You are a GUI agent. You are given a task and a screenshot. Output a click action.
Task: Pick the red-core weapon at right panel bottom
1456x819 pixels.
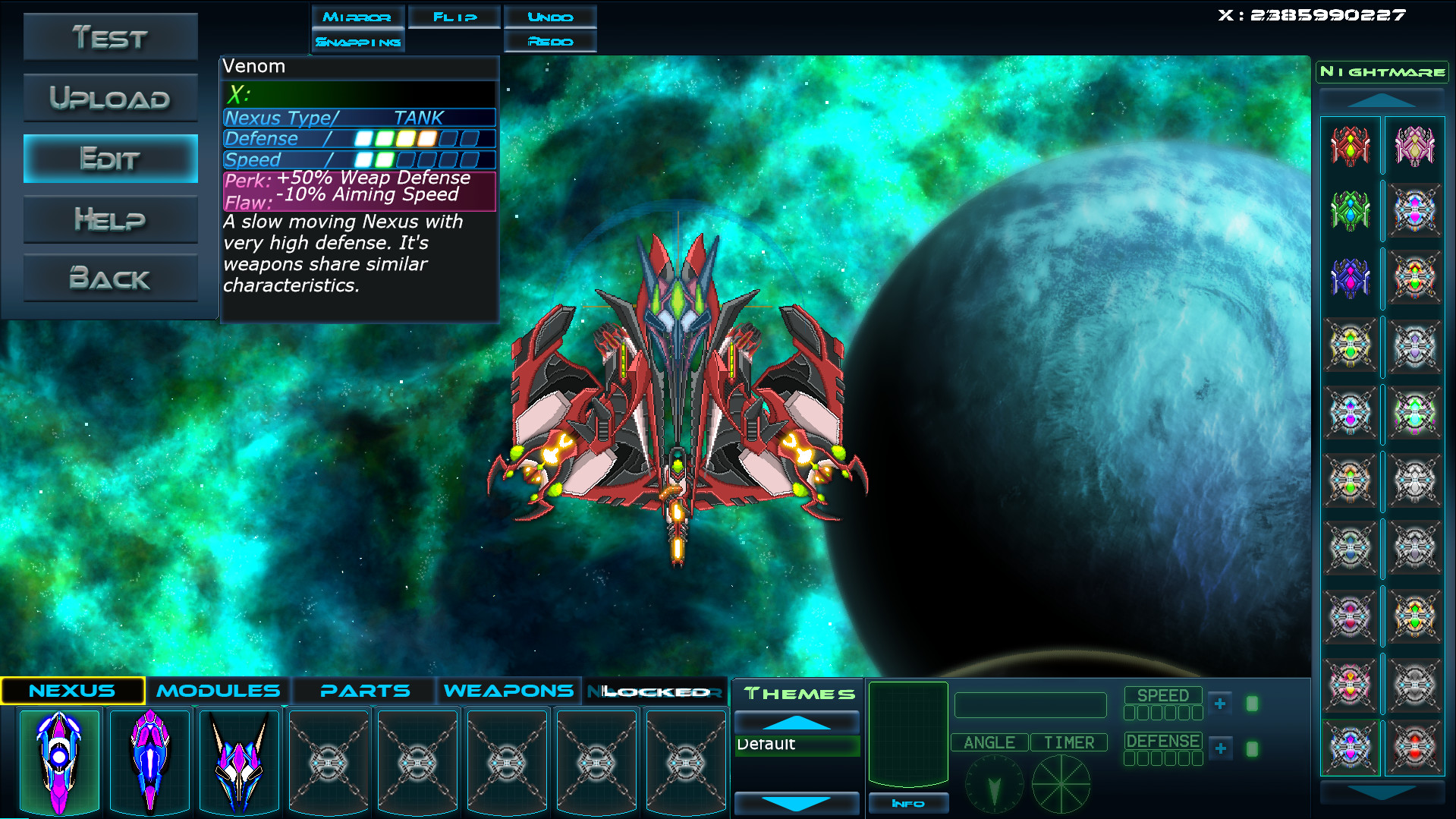1415,748
